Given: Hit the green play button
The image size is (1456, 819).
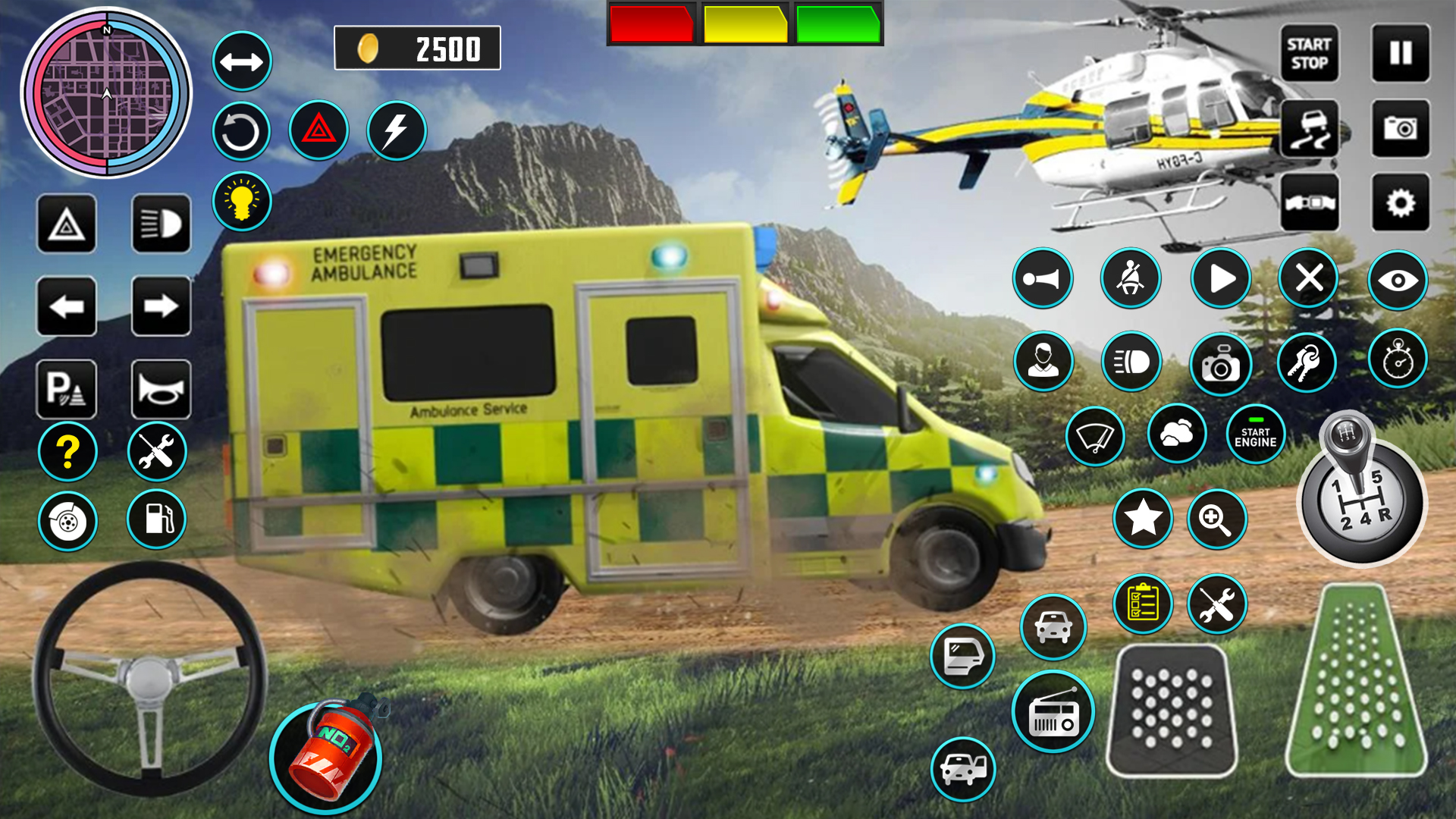Looking at the screenshot, I should click(x=1220, y=278).
